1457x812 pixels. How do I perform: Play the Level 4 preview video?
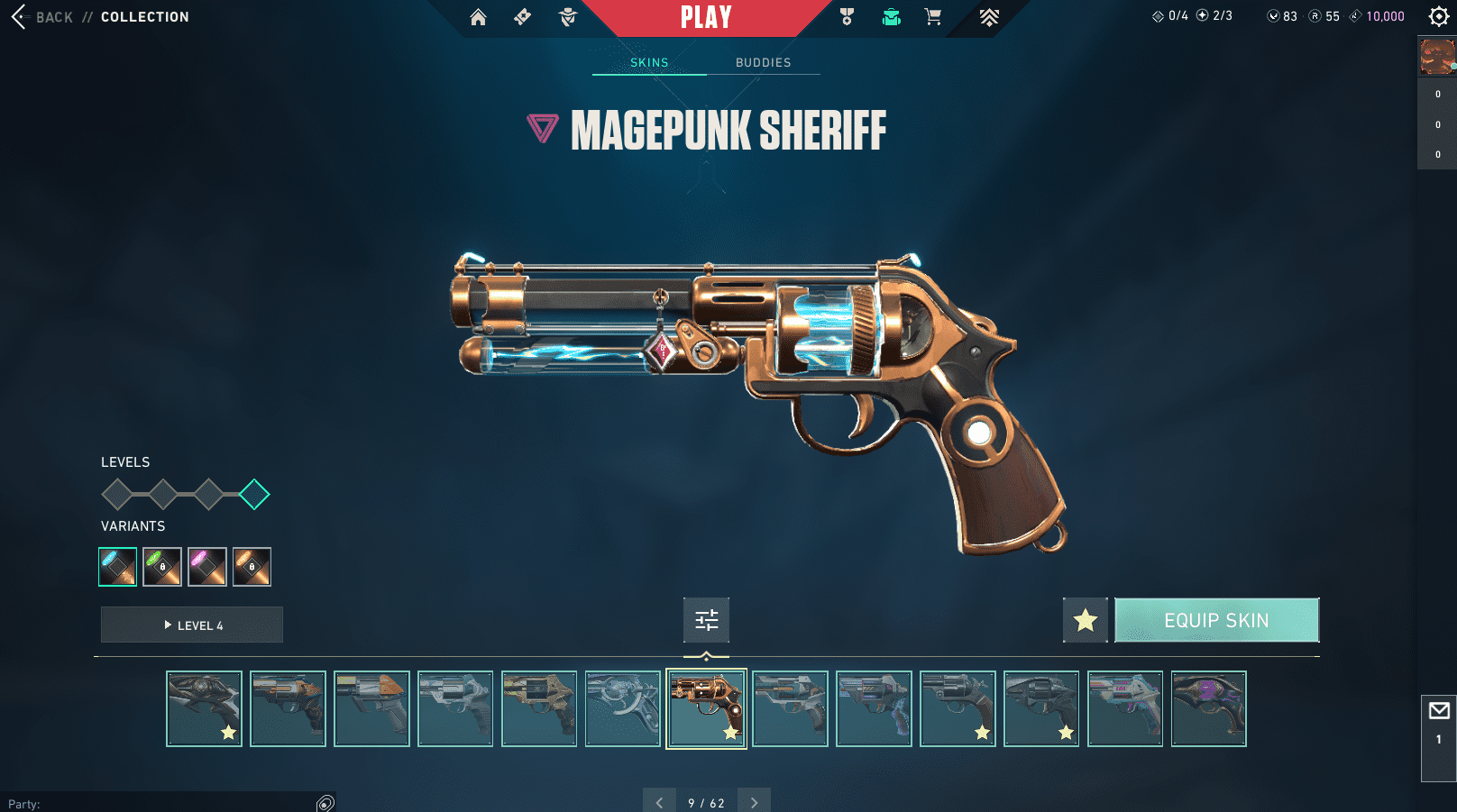tap(192, 625)
